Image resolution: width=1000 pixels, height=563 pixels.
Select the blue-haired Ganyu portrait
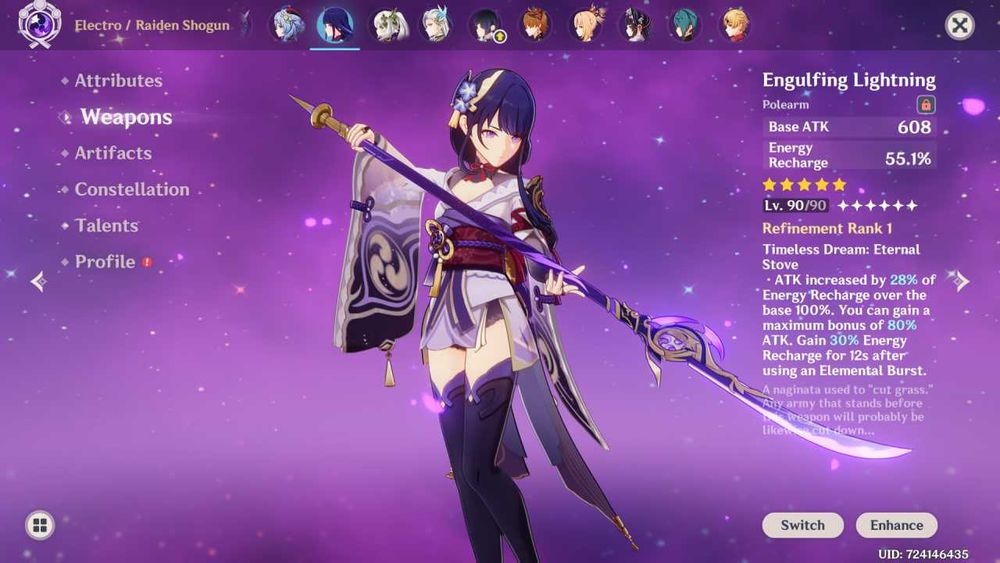pos(289,25)
